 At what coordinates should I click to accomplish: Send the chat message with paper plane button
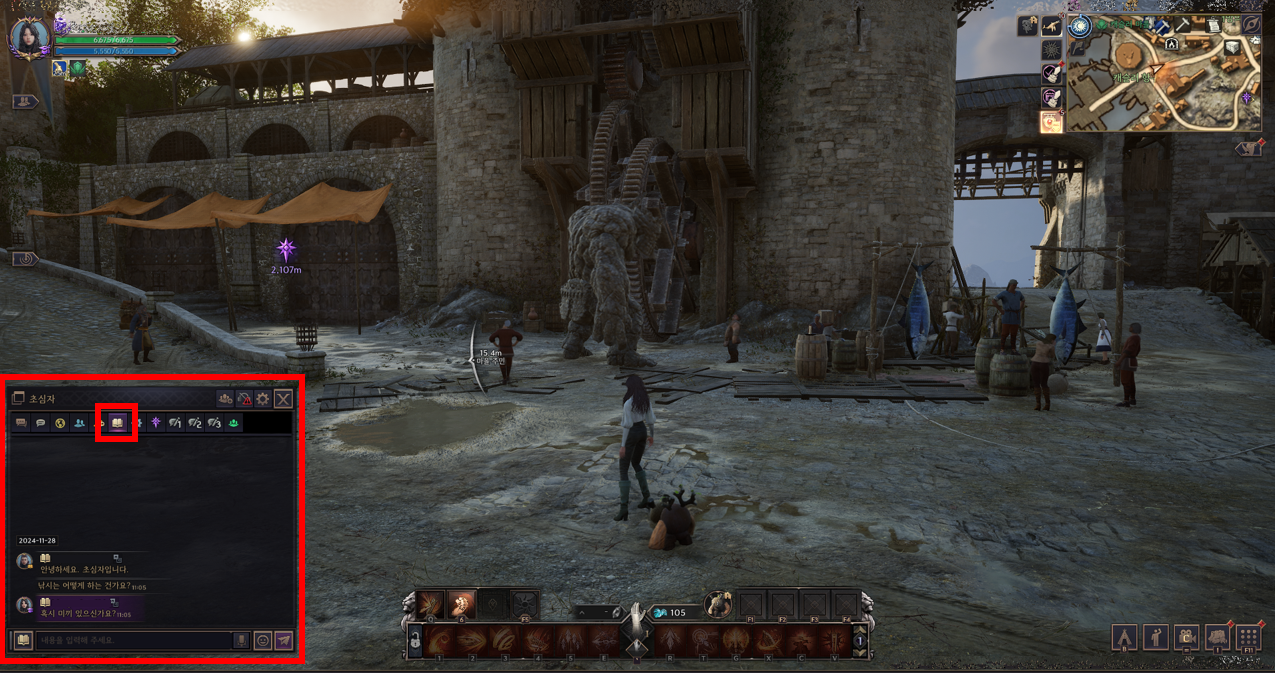[x=284, y=640]
